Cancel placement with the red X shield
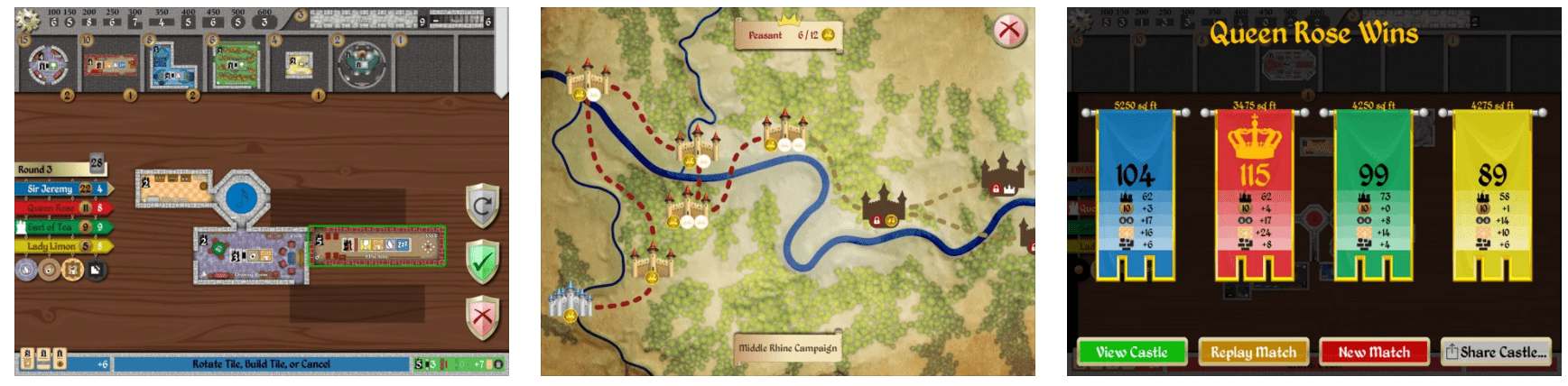The width and height of the screenshot is (1568, 386). (482, 317)
